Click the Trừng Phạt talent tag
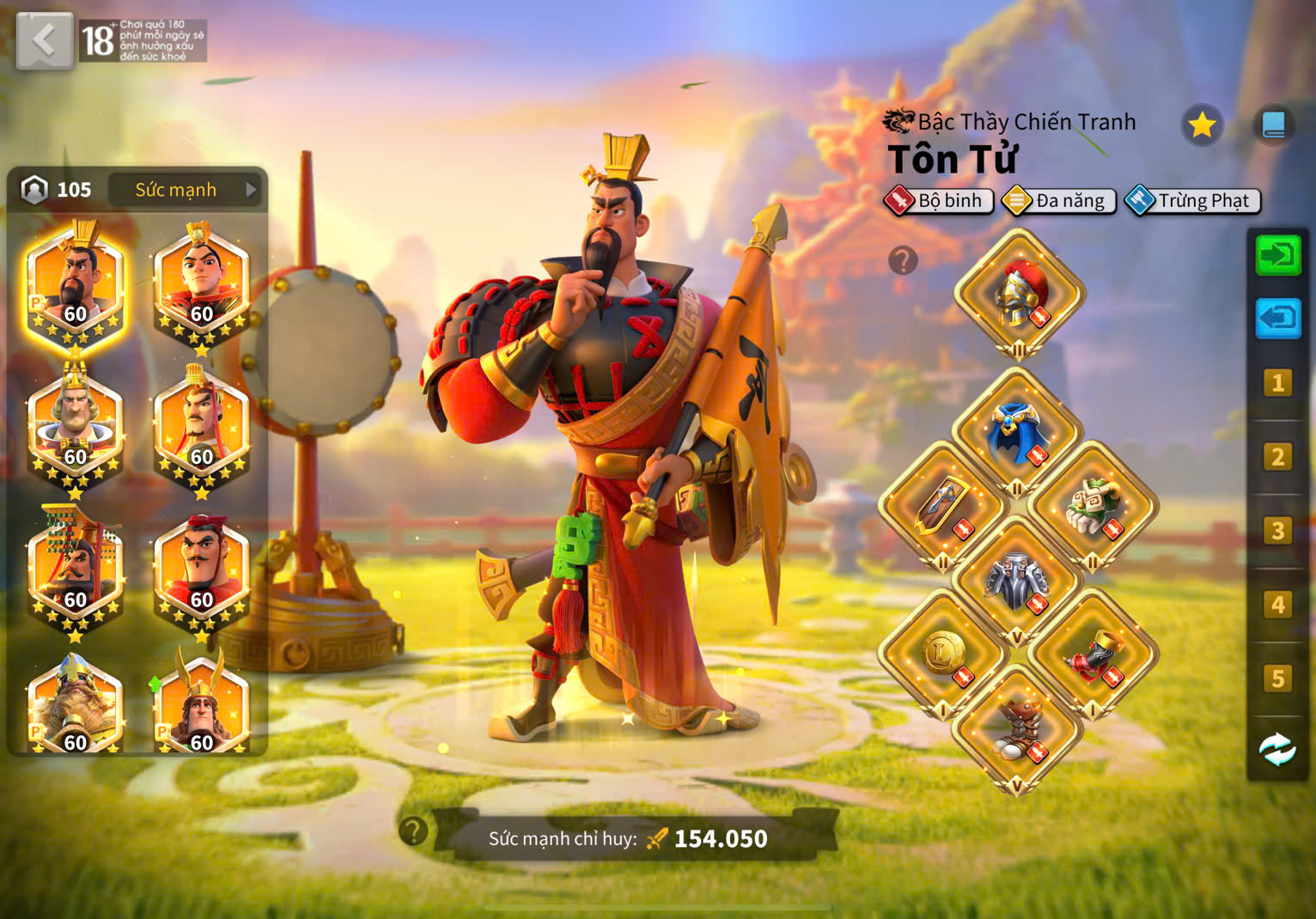1316x919 pixels. 1193,201
